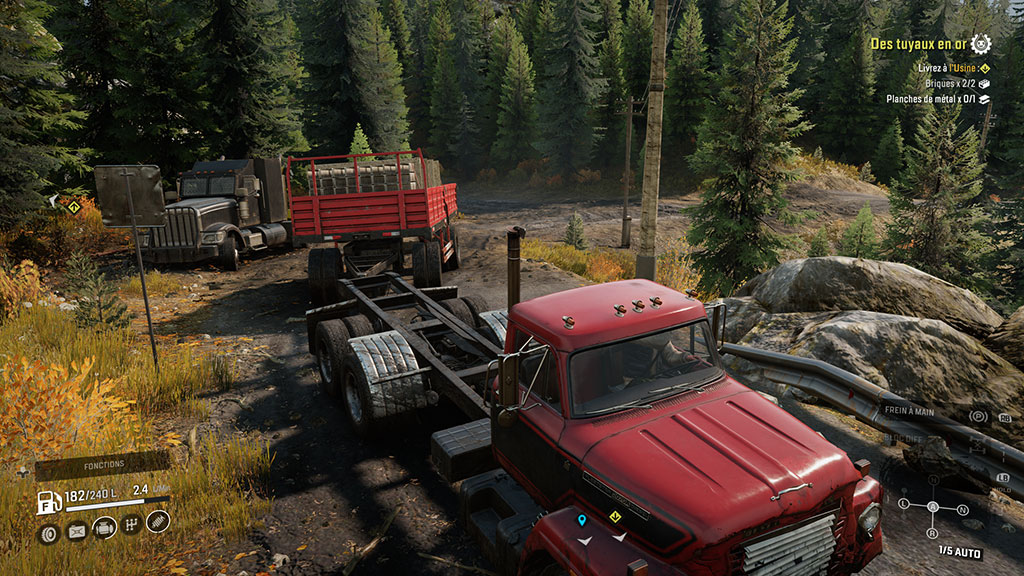1024x576 pixels.
Task: Click the radiator damage icon
Action: [76, 532]
